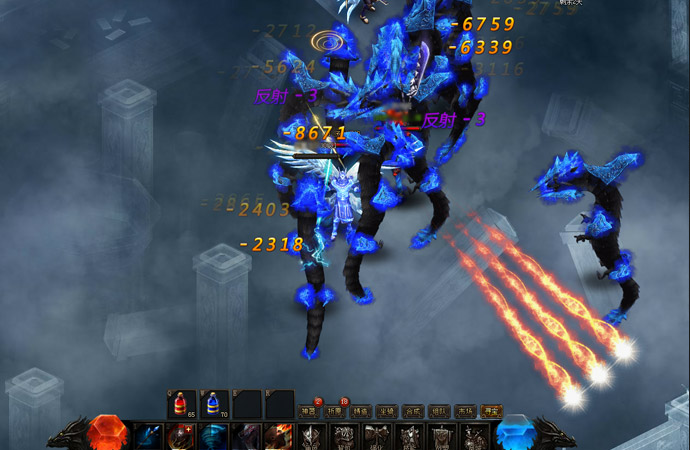Activate the flaming slash skill

click(x=279, y=437)
